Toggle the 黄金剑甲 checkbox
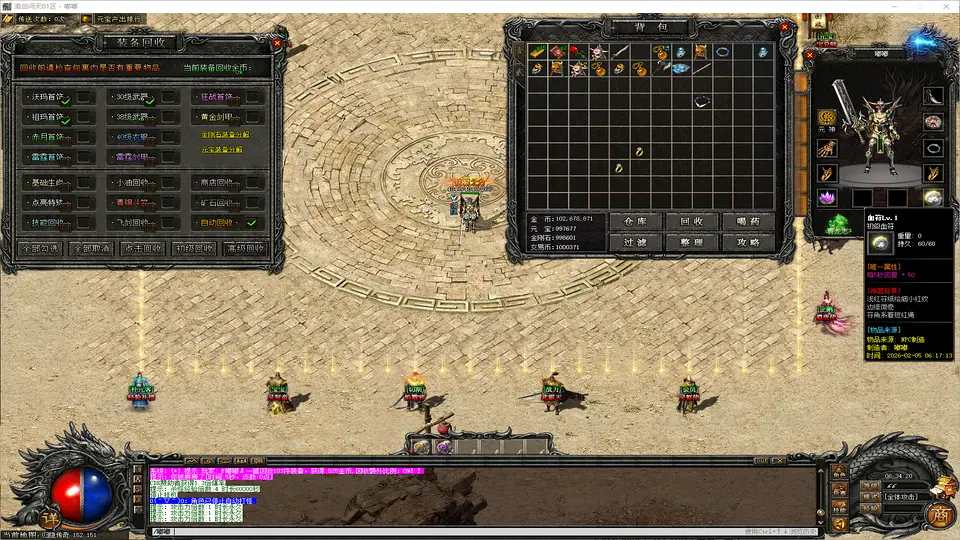Screen dimensions: 960x540 click(254, 118)
